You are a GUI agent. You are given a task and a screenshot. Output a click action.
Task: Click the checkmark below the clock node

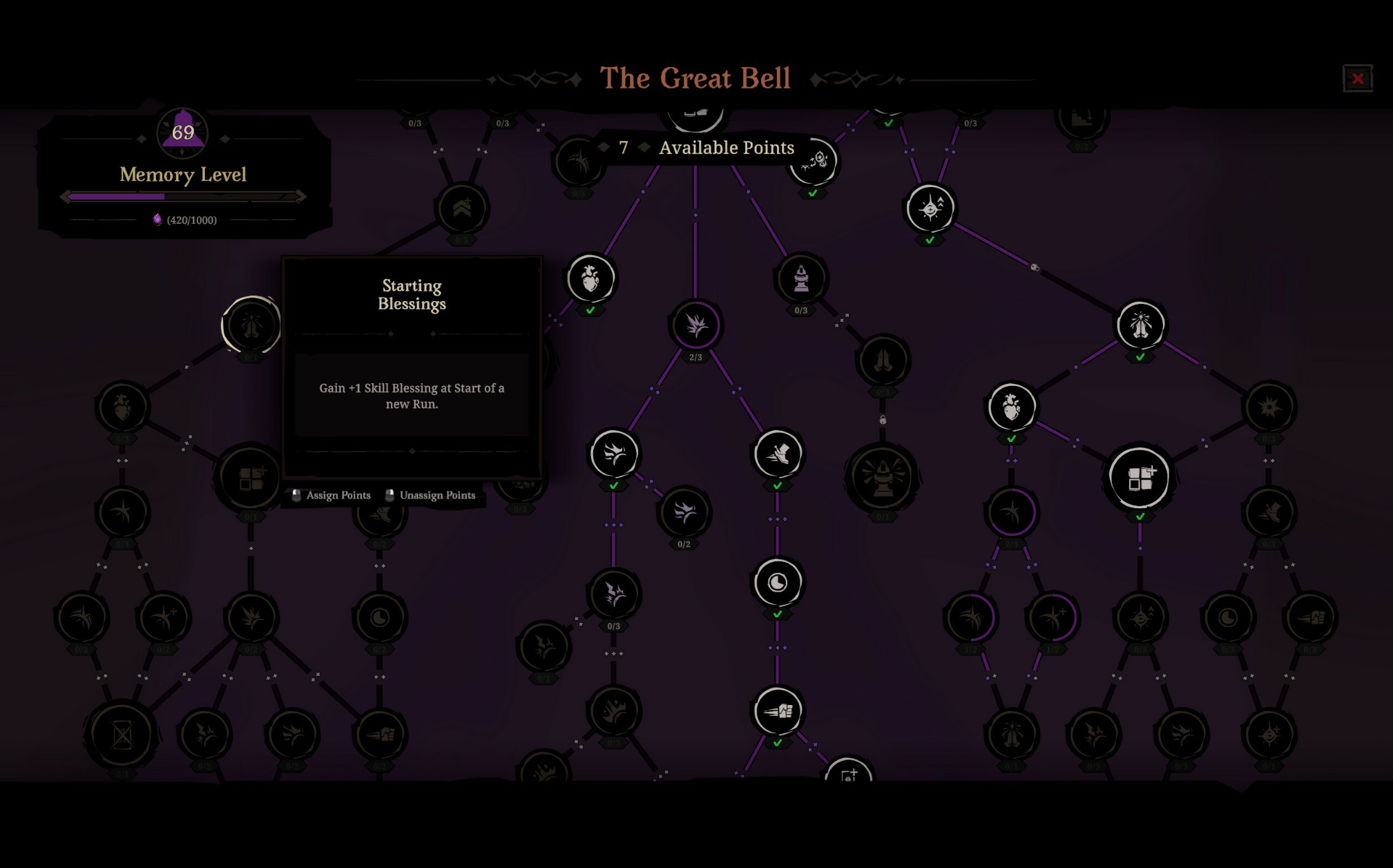coord(778,615)
